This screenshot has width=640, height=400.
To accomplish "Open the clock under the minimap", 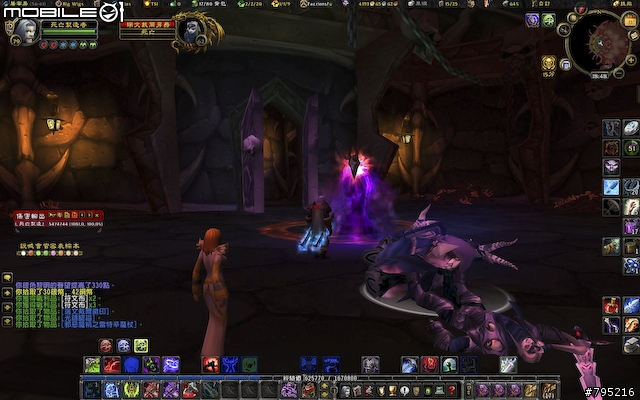I will (x=601, y=74).
